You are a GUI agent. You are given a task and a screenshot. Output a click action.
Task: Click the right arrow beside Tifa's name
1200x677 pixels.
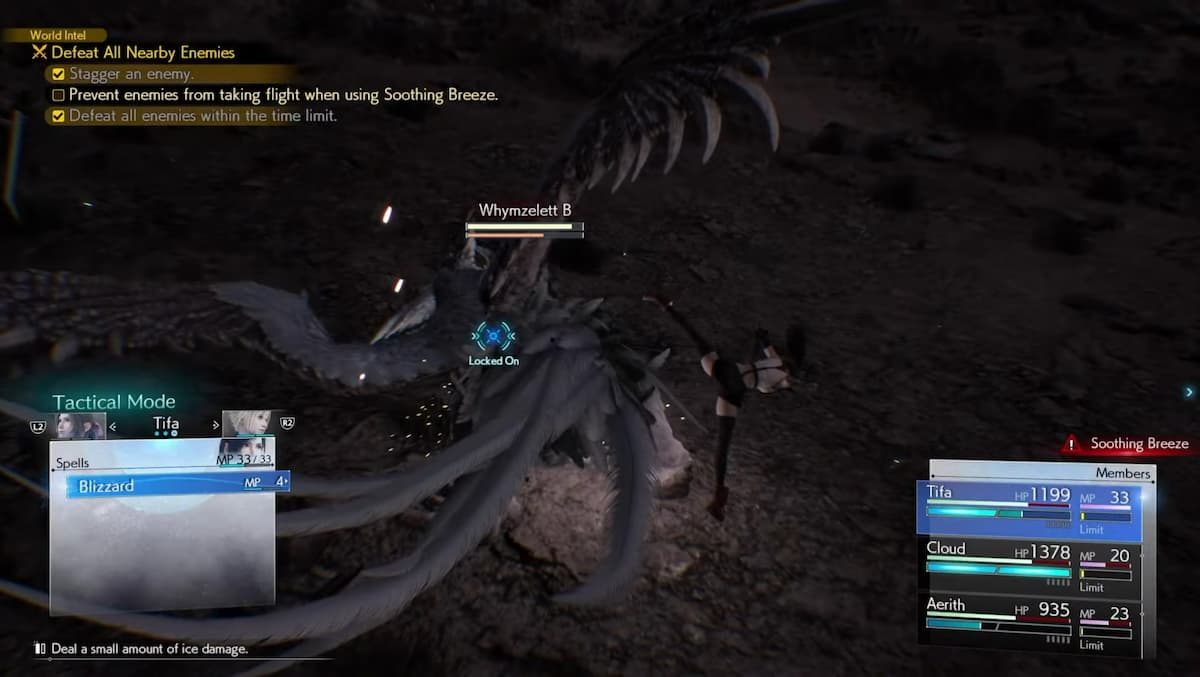pos(215,426)
